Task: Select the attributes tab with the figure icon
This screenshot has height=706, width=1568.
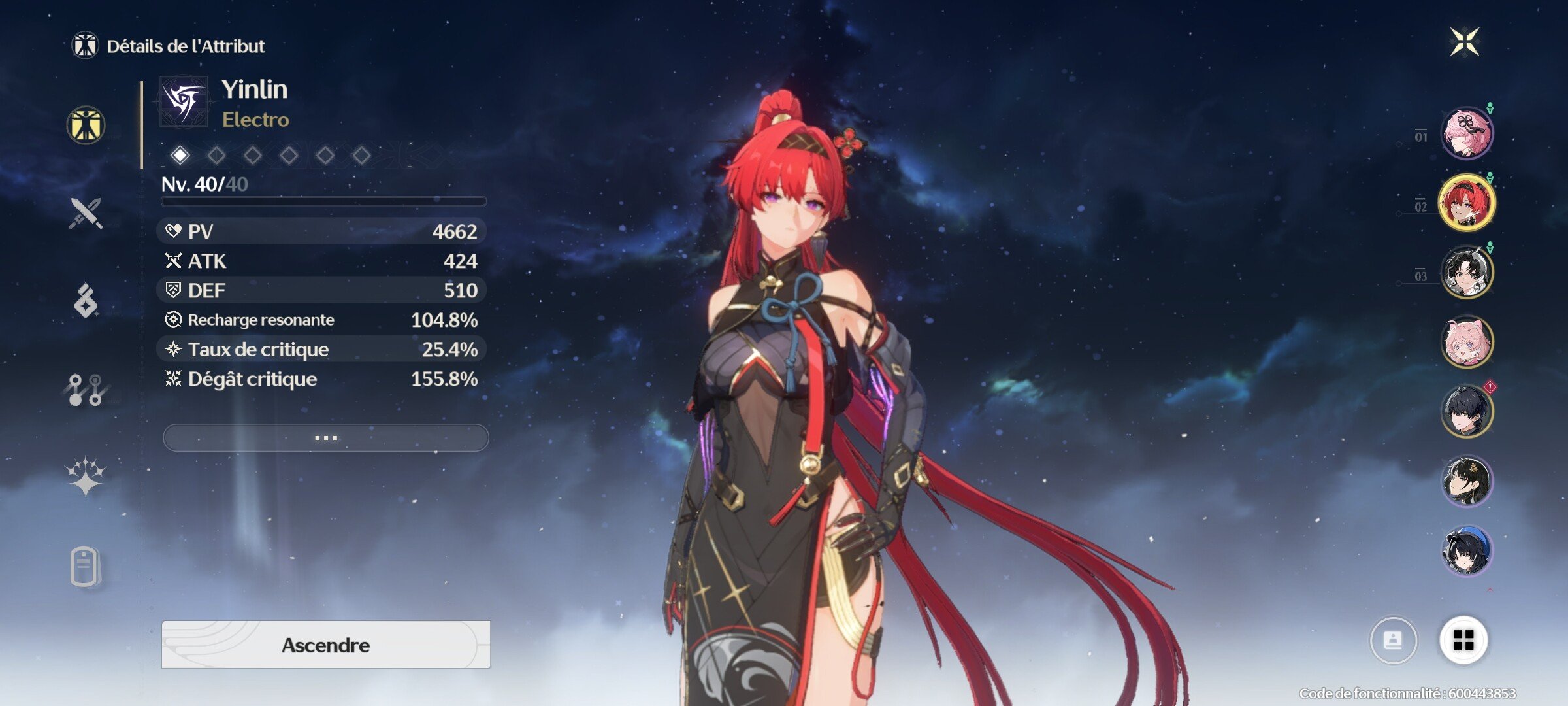Action: (86, 125)
